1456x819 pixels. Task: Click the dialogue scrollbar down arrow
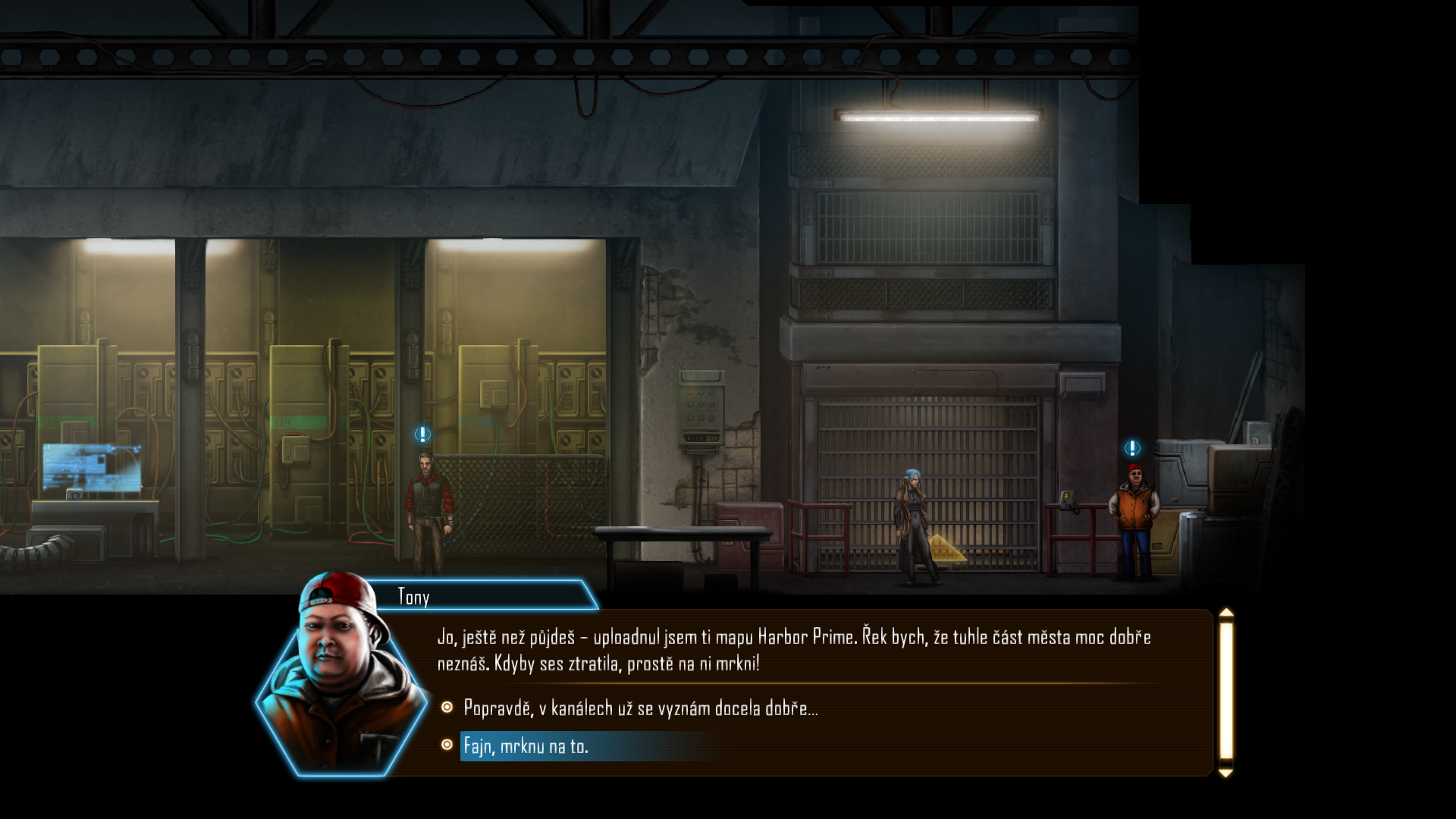coord(1225,773)
